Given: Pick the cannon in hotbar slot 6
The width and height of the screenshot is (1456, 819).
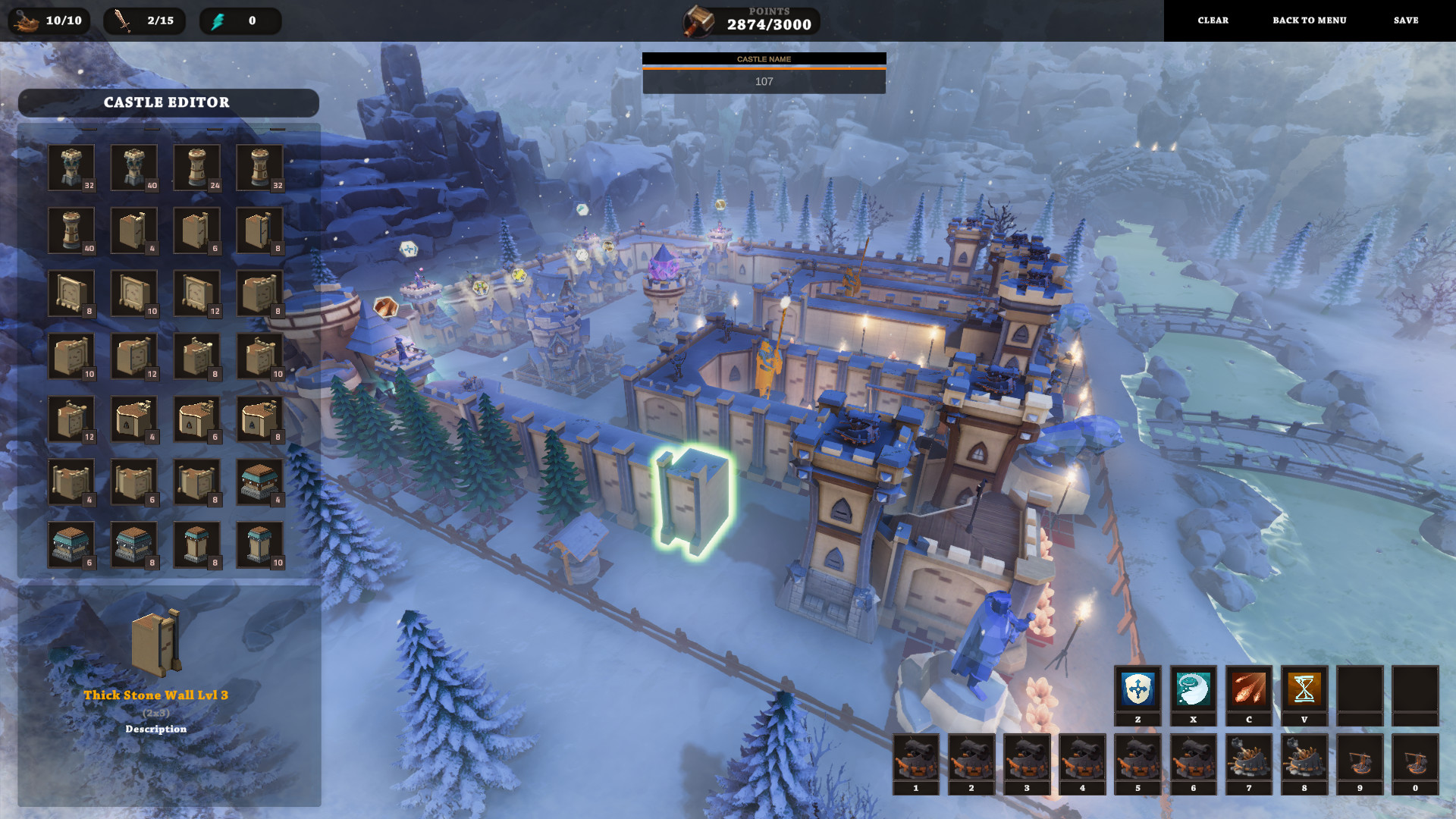Looking at the screenshot, I should coord(1193,758).
